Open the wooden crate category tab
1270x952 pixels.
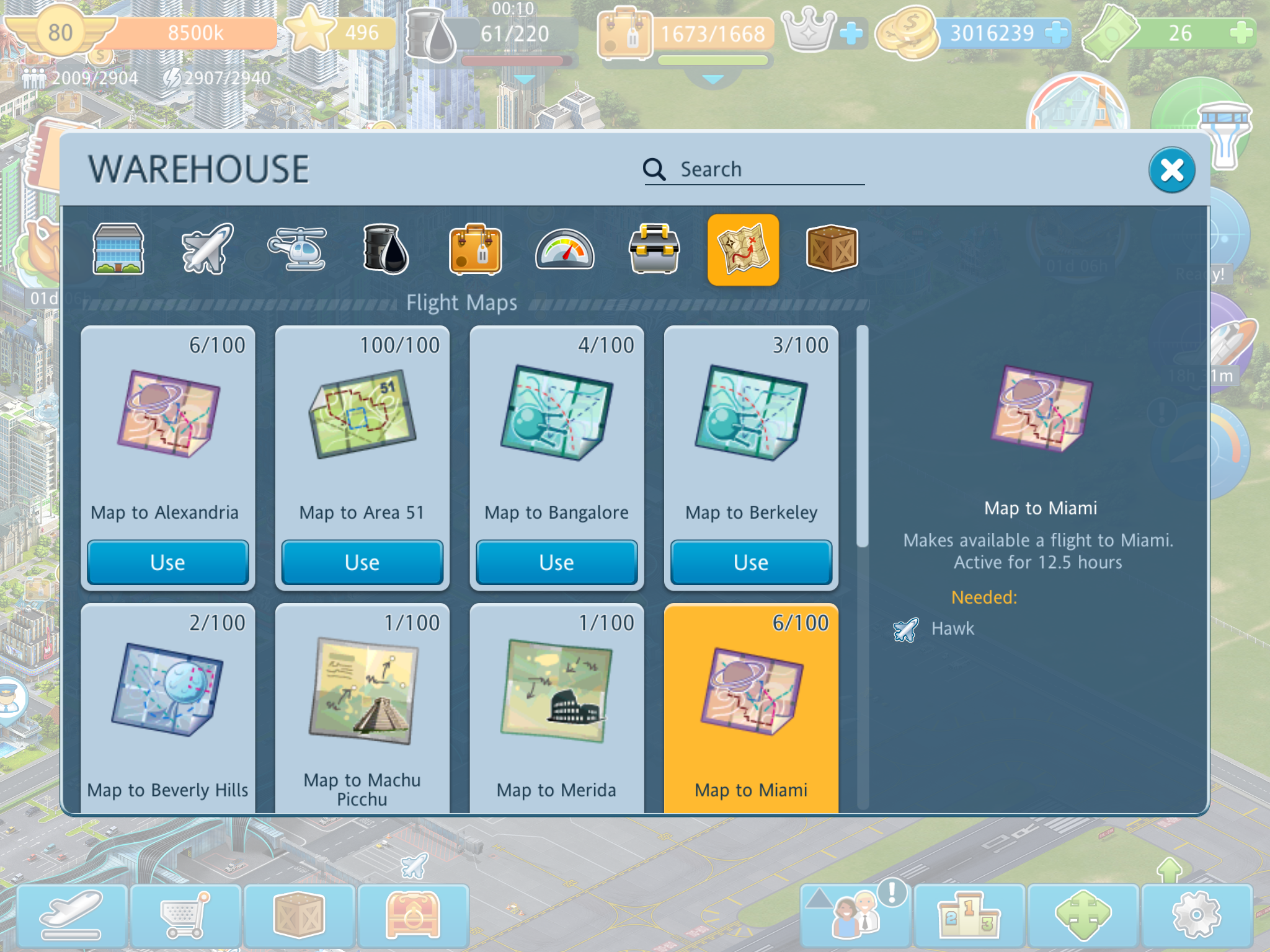(832, 249)
